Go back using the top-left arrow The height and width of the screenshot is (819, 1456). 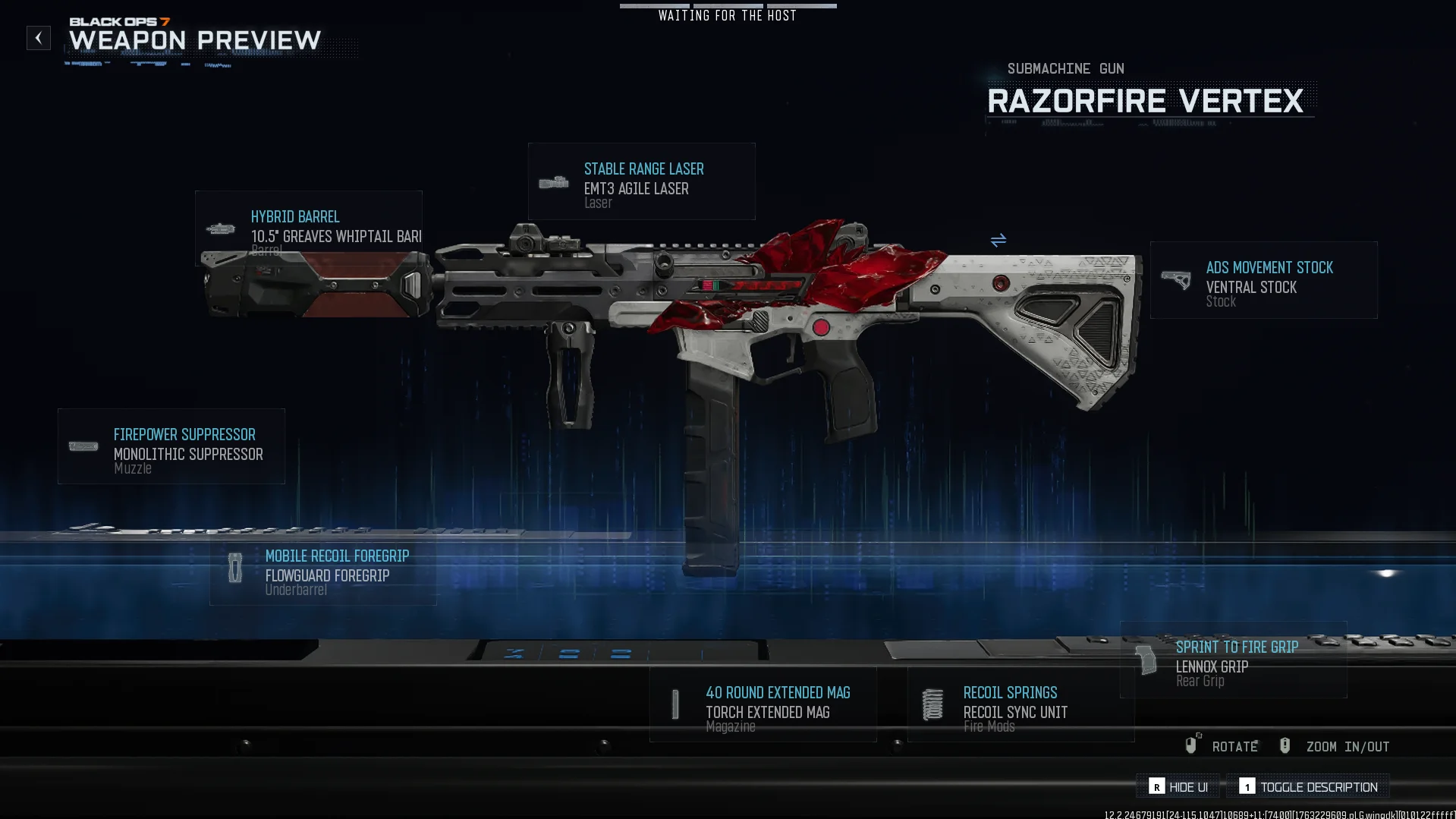coord(39,38)
